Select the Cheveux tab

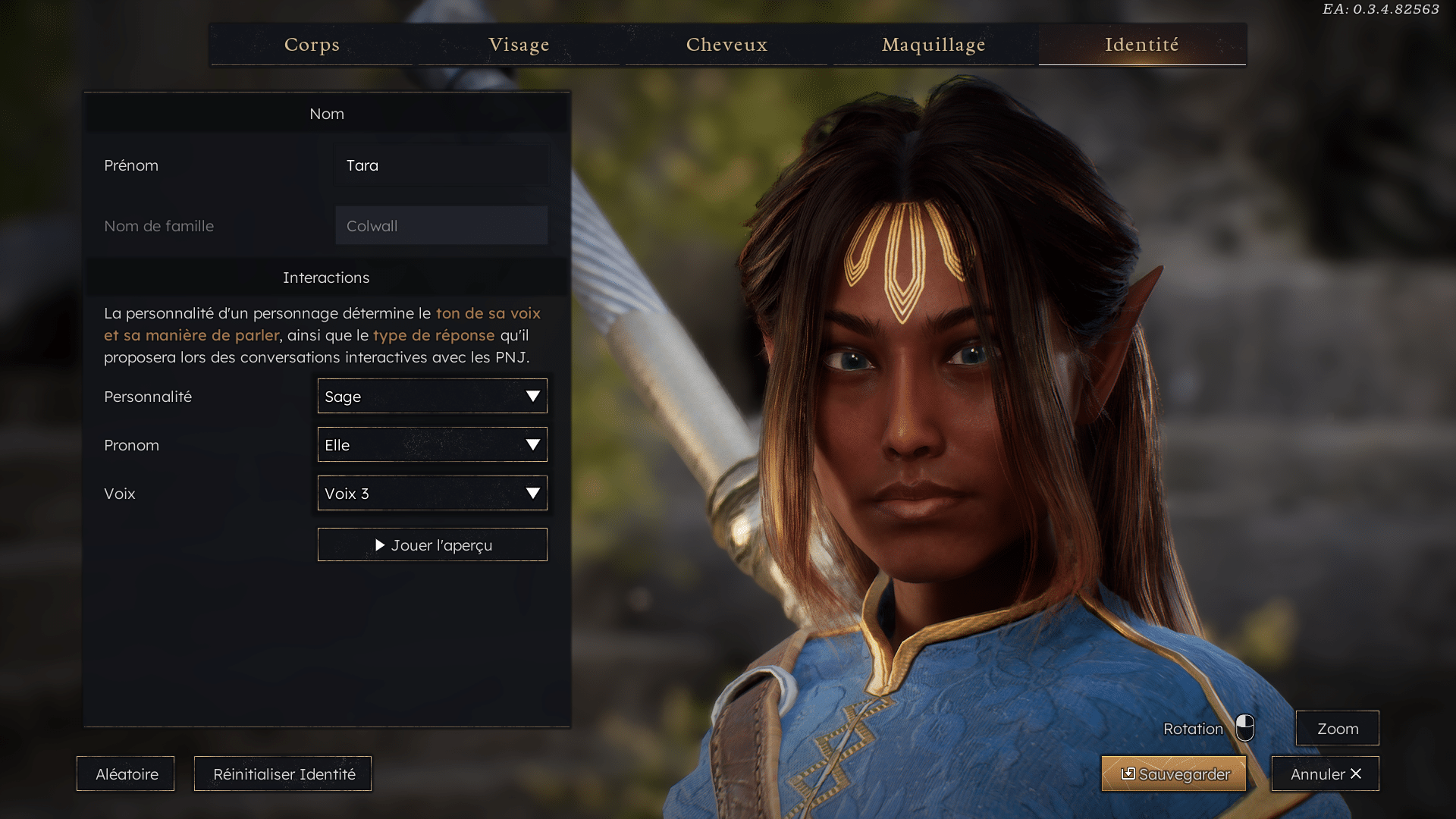726,45
